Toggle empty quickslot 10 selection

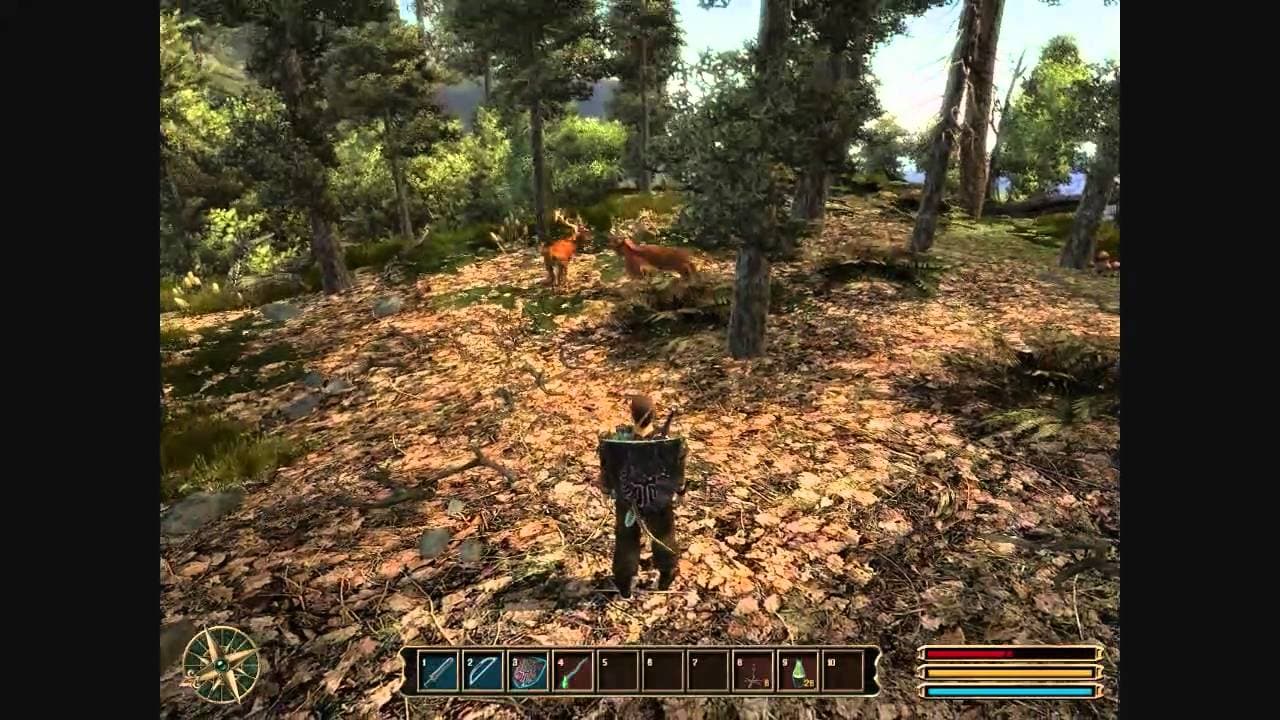click(x=843, y=670)
